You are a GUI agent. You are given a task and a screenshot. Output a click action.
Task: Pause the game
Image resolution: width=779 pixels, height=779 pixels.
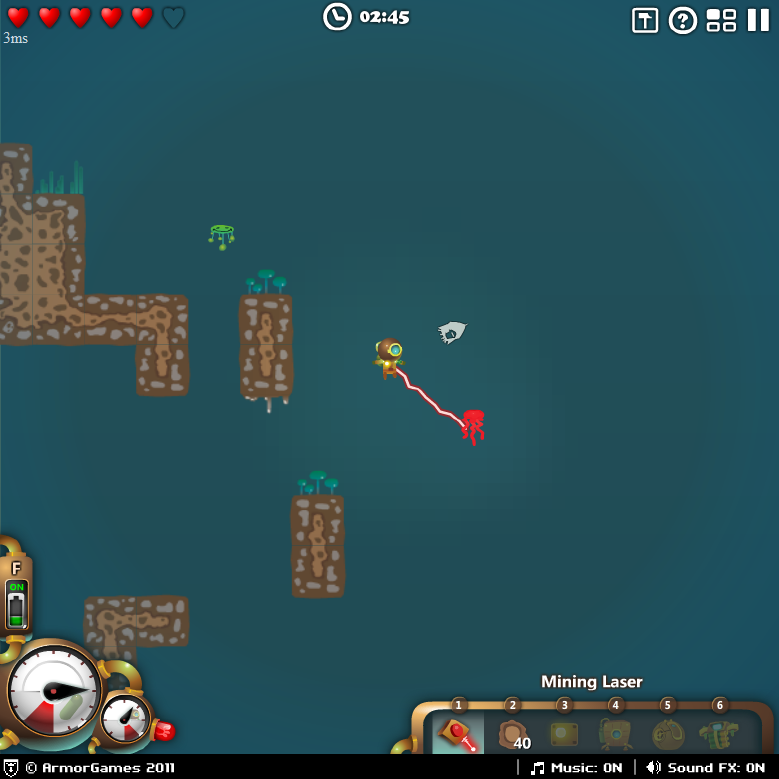click(x=758, y=20)
